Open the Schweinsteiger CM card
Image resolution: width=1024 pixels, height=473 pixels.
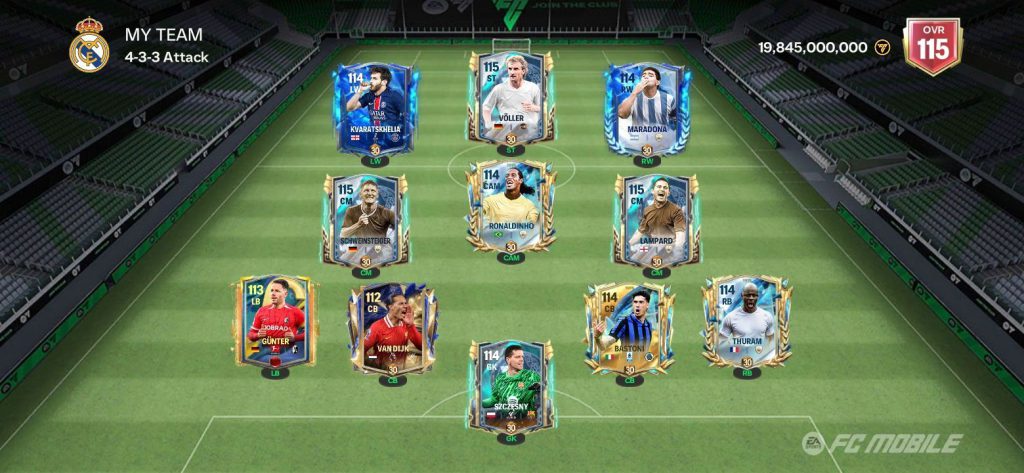pyautogui.click(x=364, y=219)
